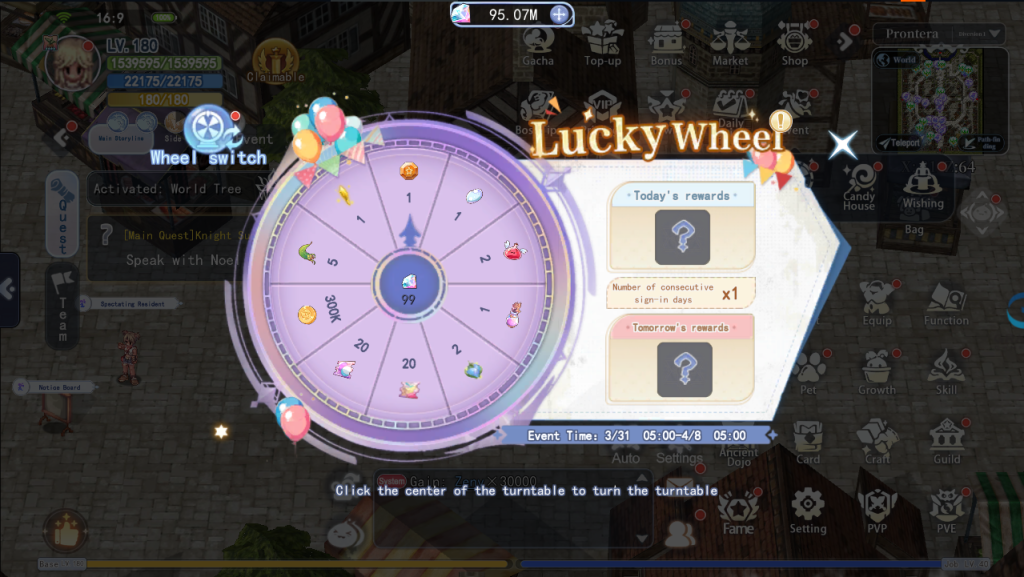Close the Lucky Wheel popup
This screenshot has width=1024, height=577.
click(843, 145)
